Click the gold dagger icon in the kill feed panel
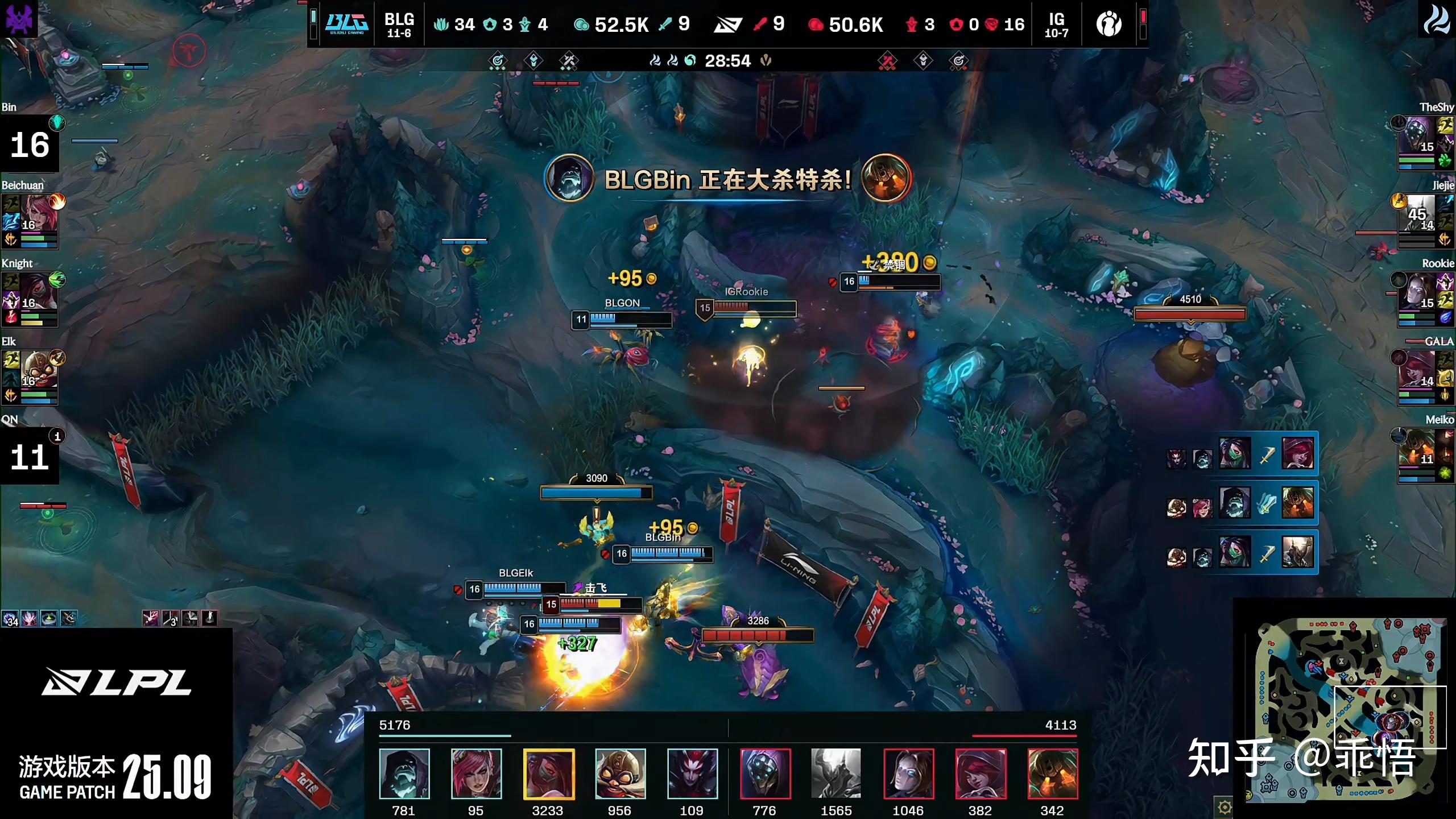 (x=1266, y=455)
